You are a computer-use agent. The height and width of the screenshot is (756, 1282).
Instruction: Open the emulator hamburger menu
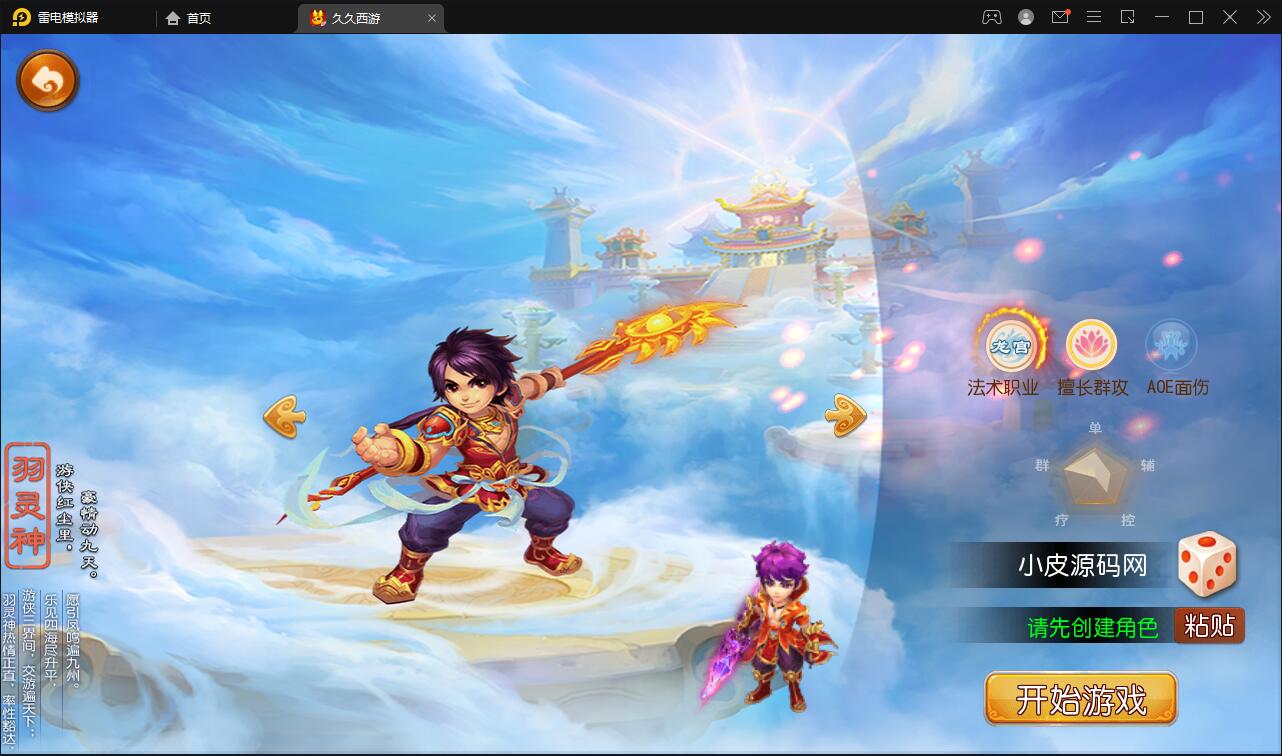pyautogui.click(x=1094, y=17)
